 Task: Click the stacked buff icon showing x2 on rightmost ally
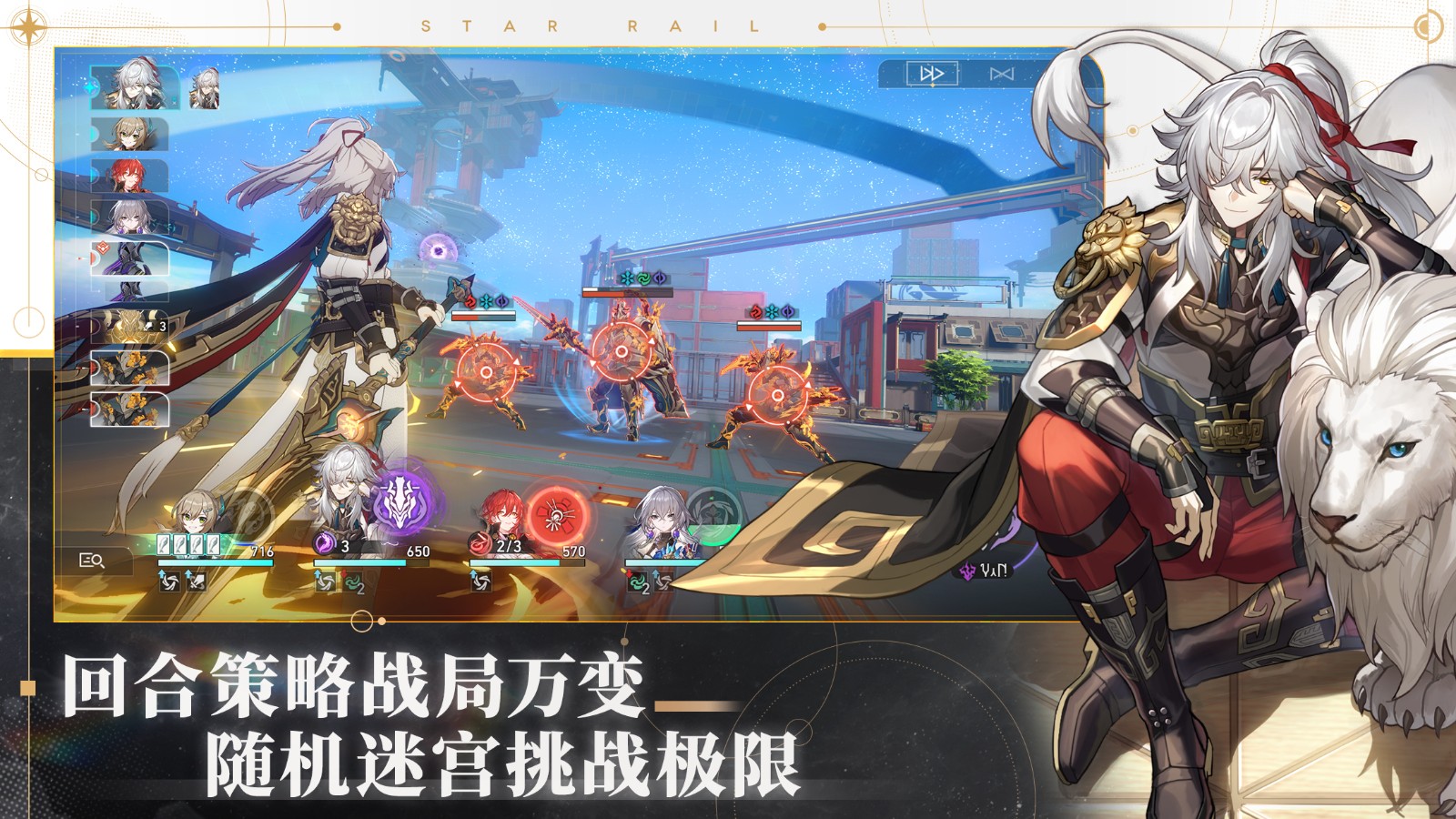pos(636,584)
